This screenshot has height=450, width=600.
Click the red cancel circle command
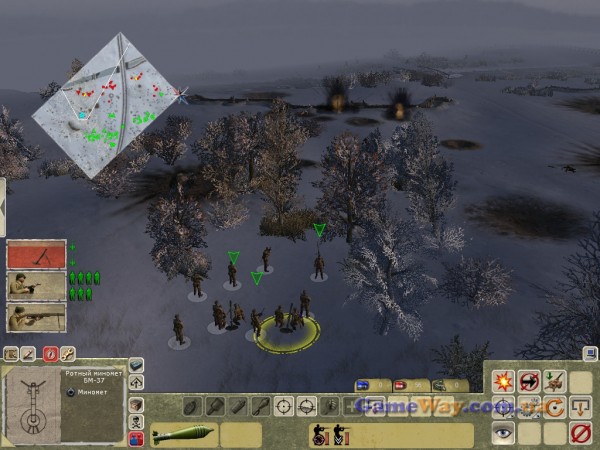click(580, 433)
